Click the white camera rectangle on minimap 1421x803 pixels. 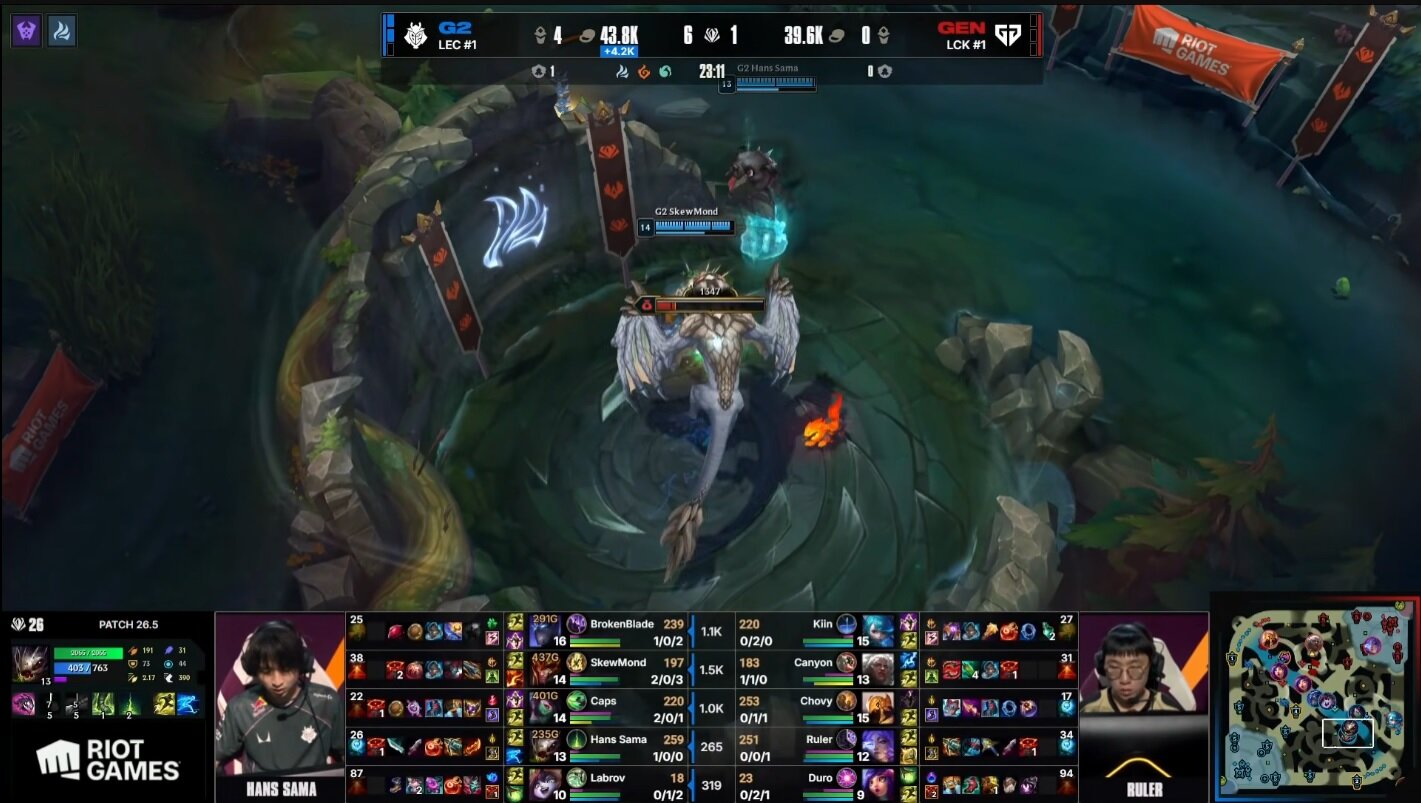tap(1348, 733)
